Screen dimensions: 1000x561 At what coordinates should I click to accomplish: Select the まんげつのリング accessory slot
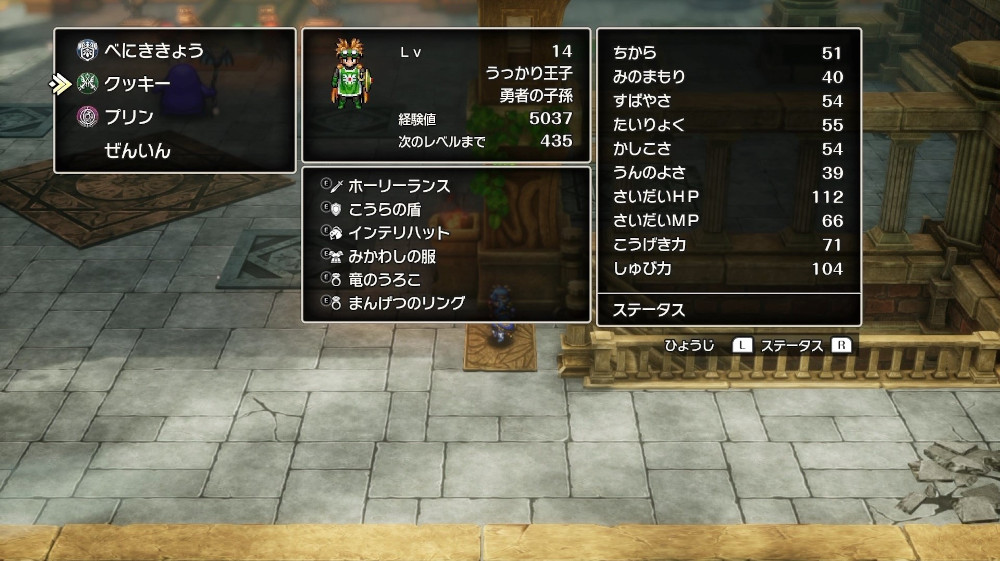(406, 302)
